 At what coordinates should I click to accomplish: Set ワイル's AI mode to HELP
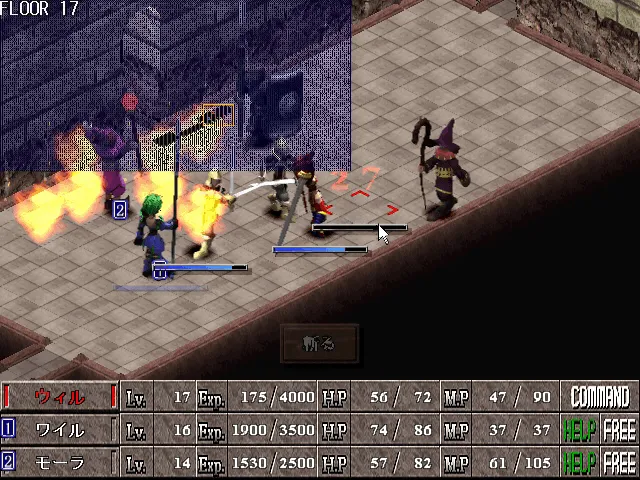[x=579, y=430]
